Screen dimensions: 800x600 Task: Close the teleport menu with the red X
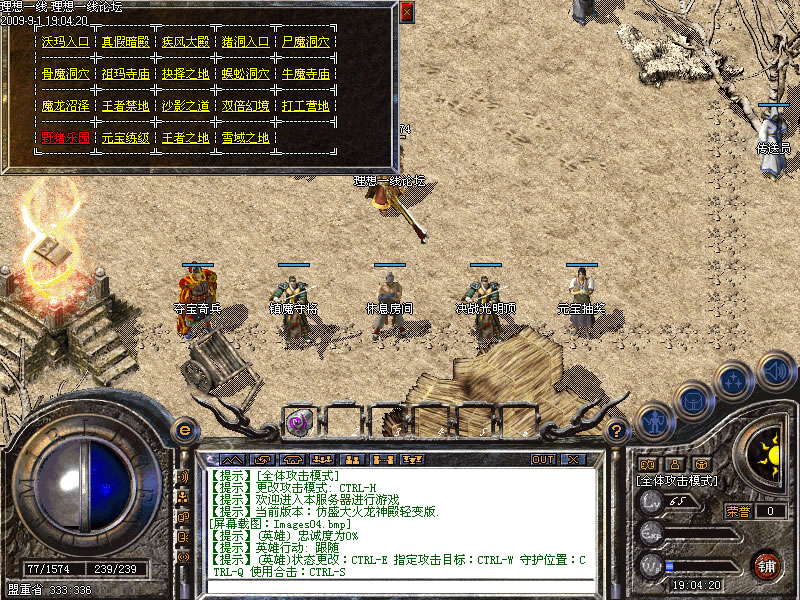pyautogui.click(x=406, y=12)
